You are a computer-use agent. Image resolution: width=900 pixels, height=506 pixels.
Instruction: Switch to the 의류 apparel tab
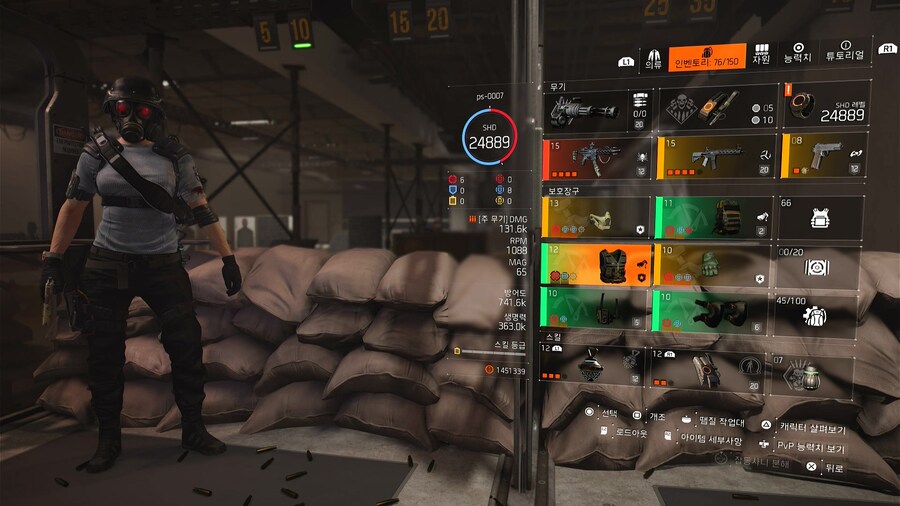click(653, 56)
